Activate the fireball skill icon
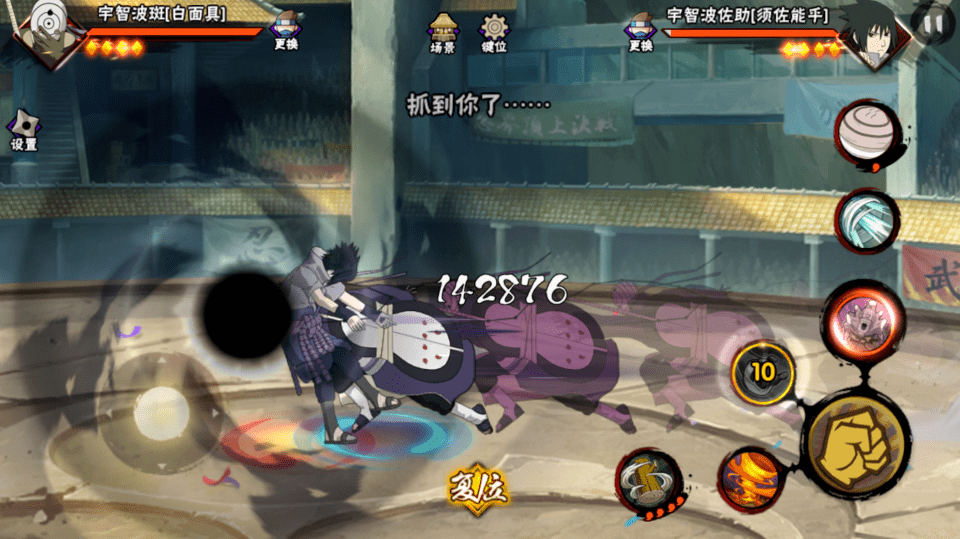 [x=747, y=478]
